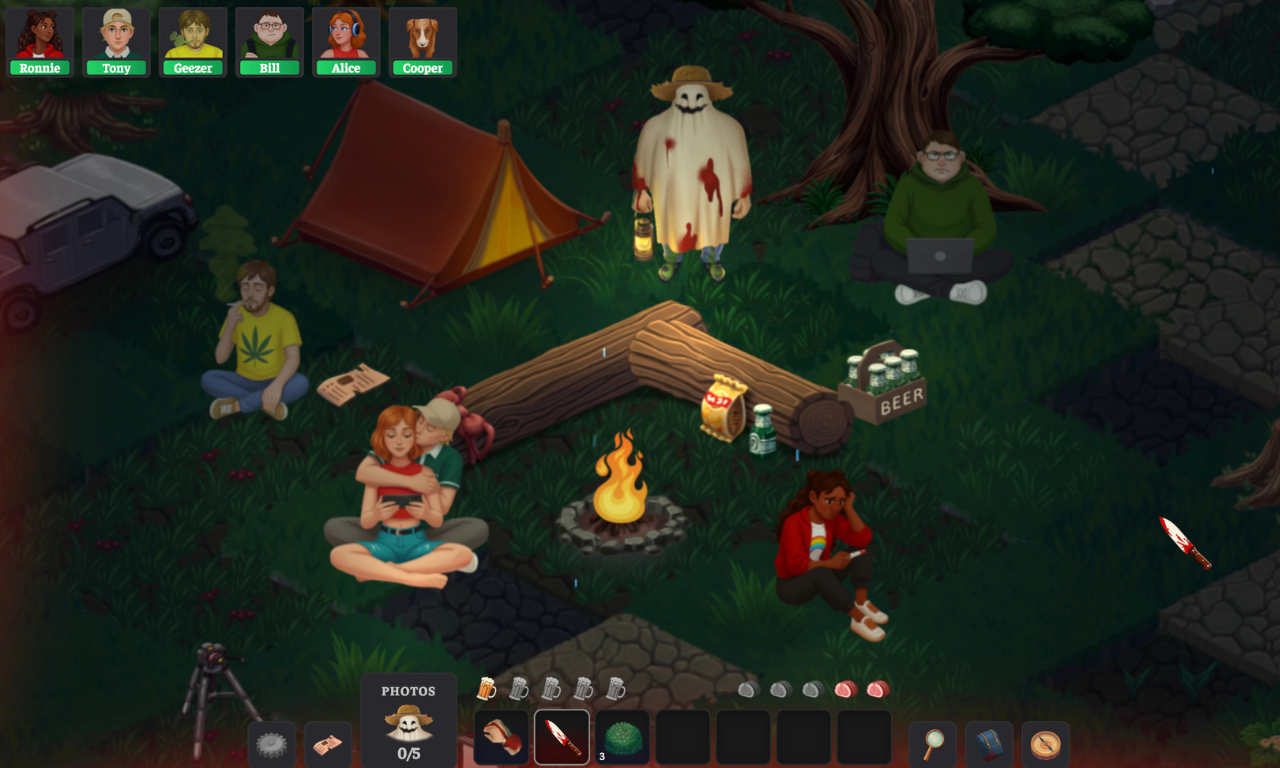
Task: Select Alice's portrait
Action: click(x=346, y=42)
